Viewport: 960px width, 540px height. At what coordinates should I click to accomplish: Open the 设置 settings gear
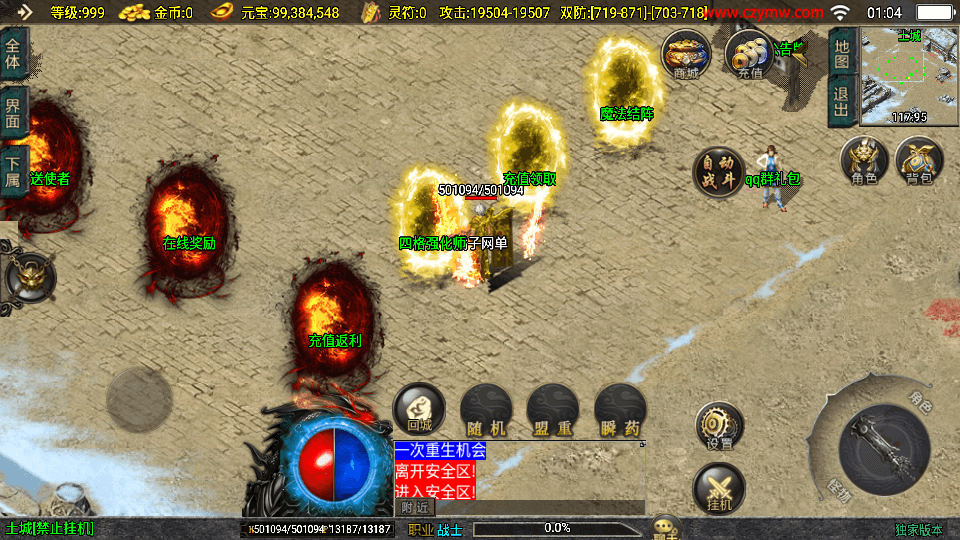[x=719, y=427]
